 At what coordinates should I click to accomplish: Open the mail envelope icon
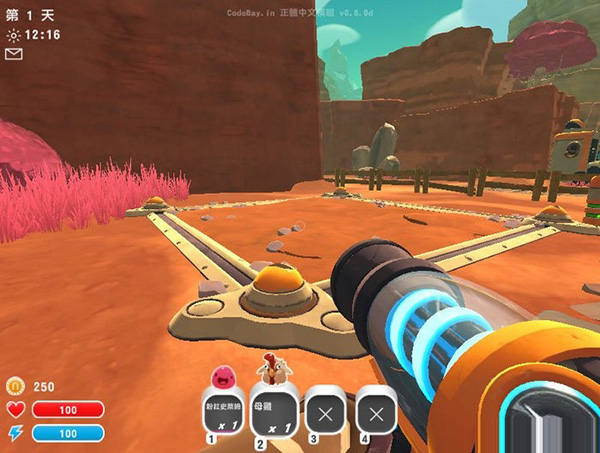(x=13, y=54)
